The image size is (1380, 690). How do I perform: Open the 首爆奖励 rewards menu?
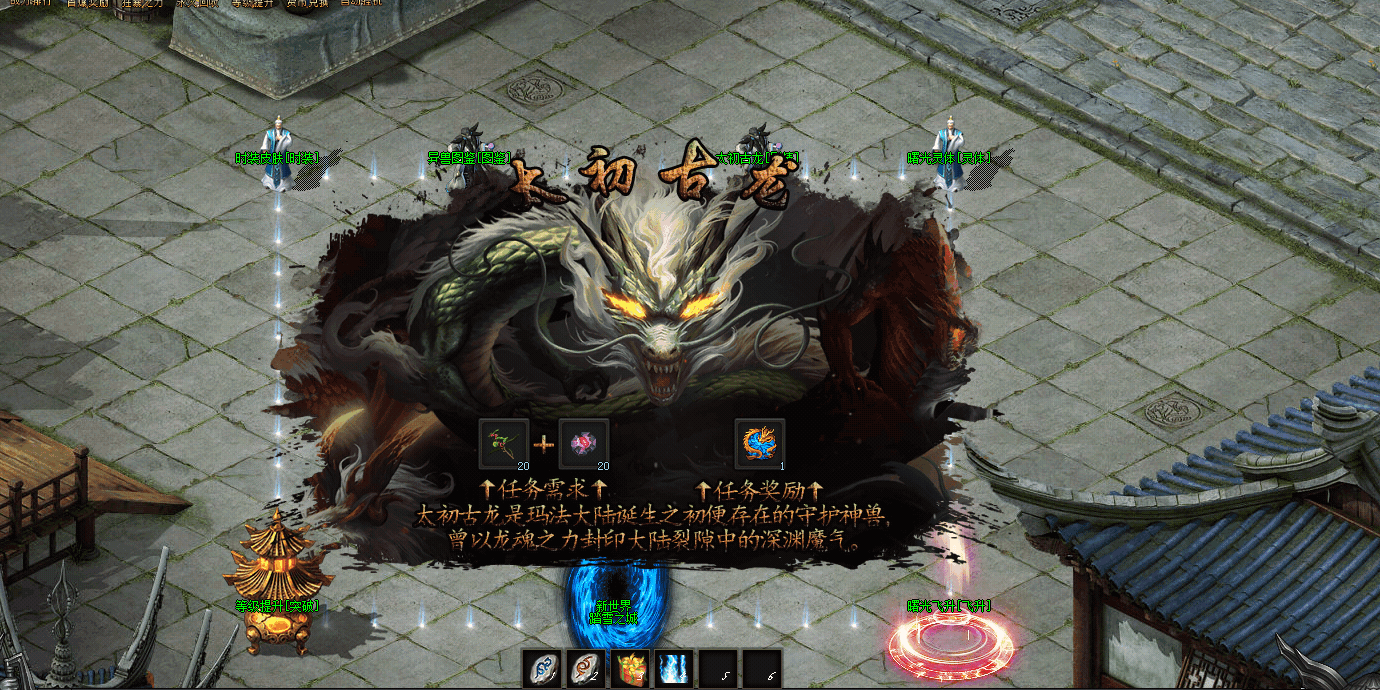[88, 3]
